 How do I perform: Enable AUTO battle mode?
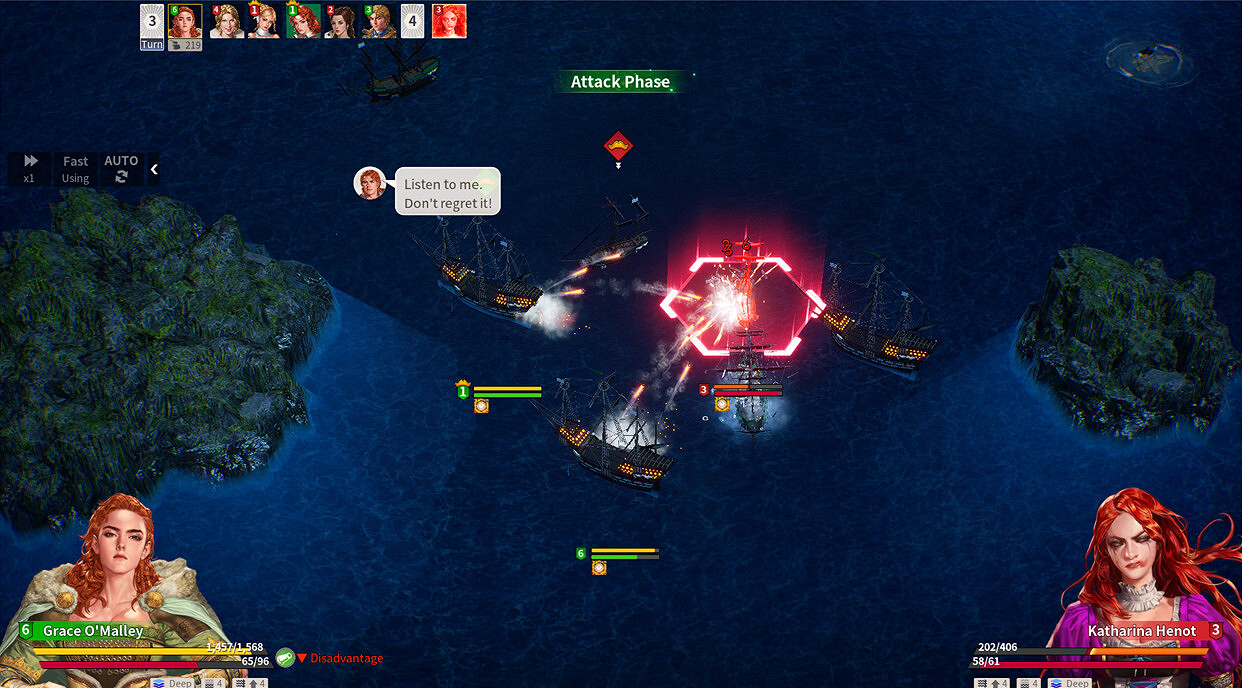[x=121, y=168]
